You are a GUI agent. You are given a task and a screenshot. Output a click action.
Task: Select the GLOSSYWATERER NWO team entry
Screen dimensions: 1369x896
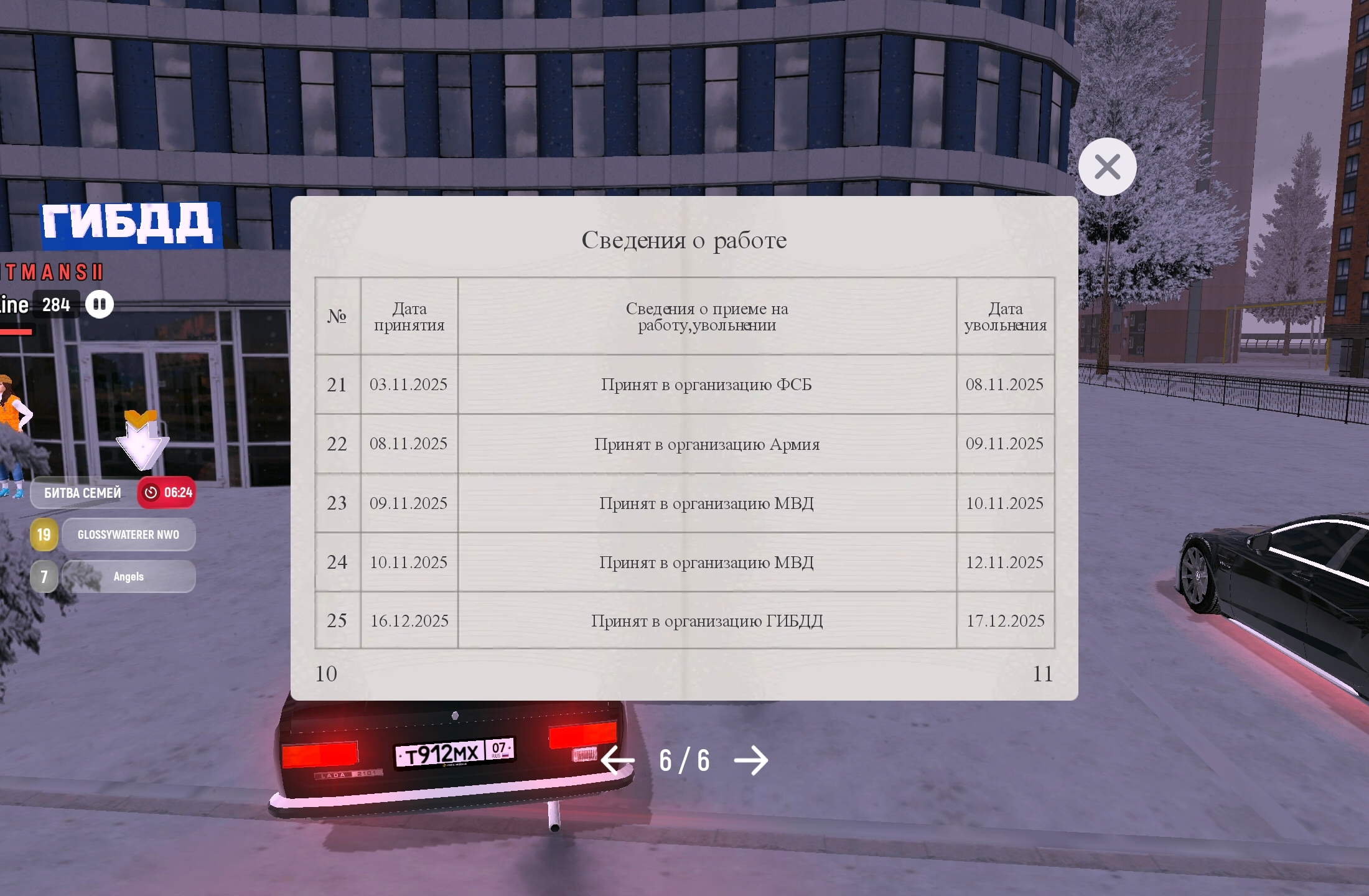[128, 534]
